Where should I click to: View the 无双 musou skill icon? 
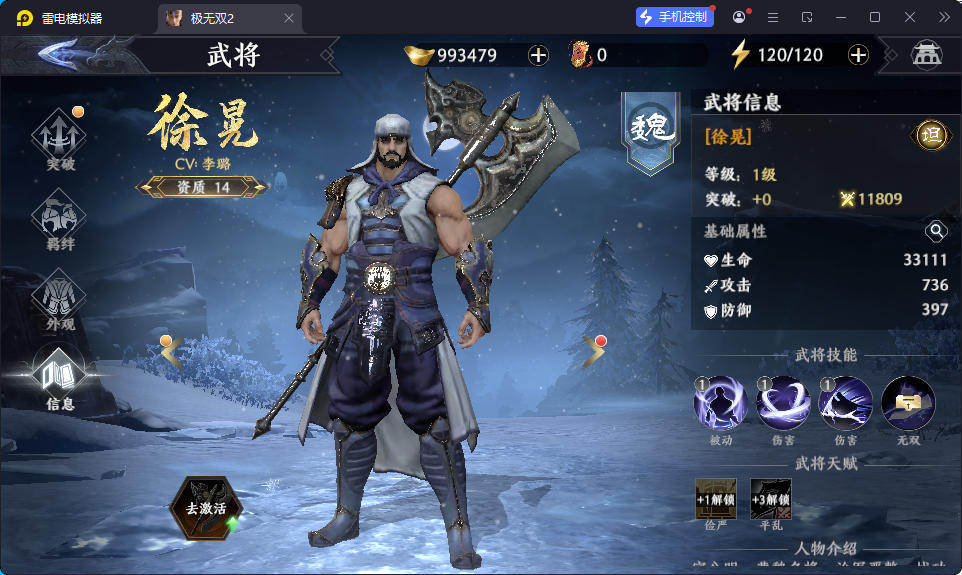pos(908,404)
